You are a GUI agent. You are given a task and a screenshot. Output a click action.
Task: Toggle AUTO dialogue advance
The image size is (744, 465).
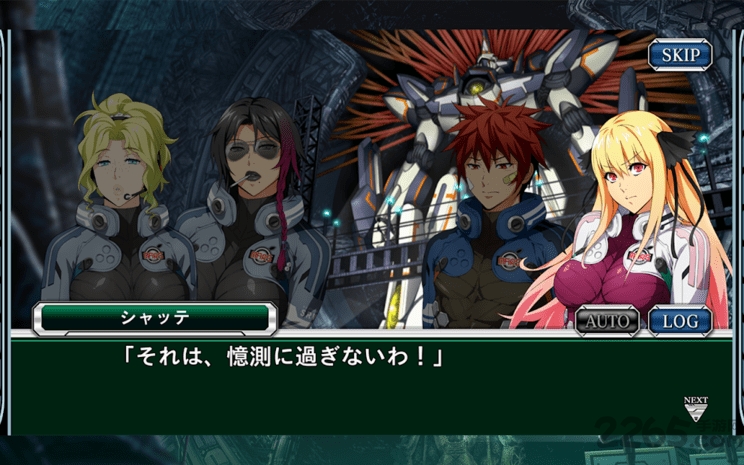[x=607, y=321]
